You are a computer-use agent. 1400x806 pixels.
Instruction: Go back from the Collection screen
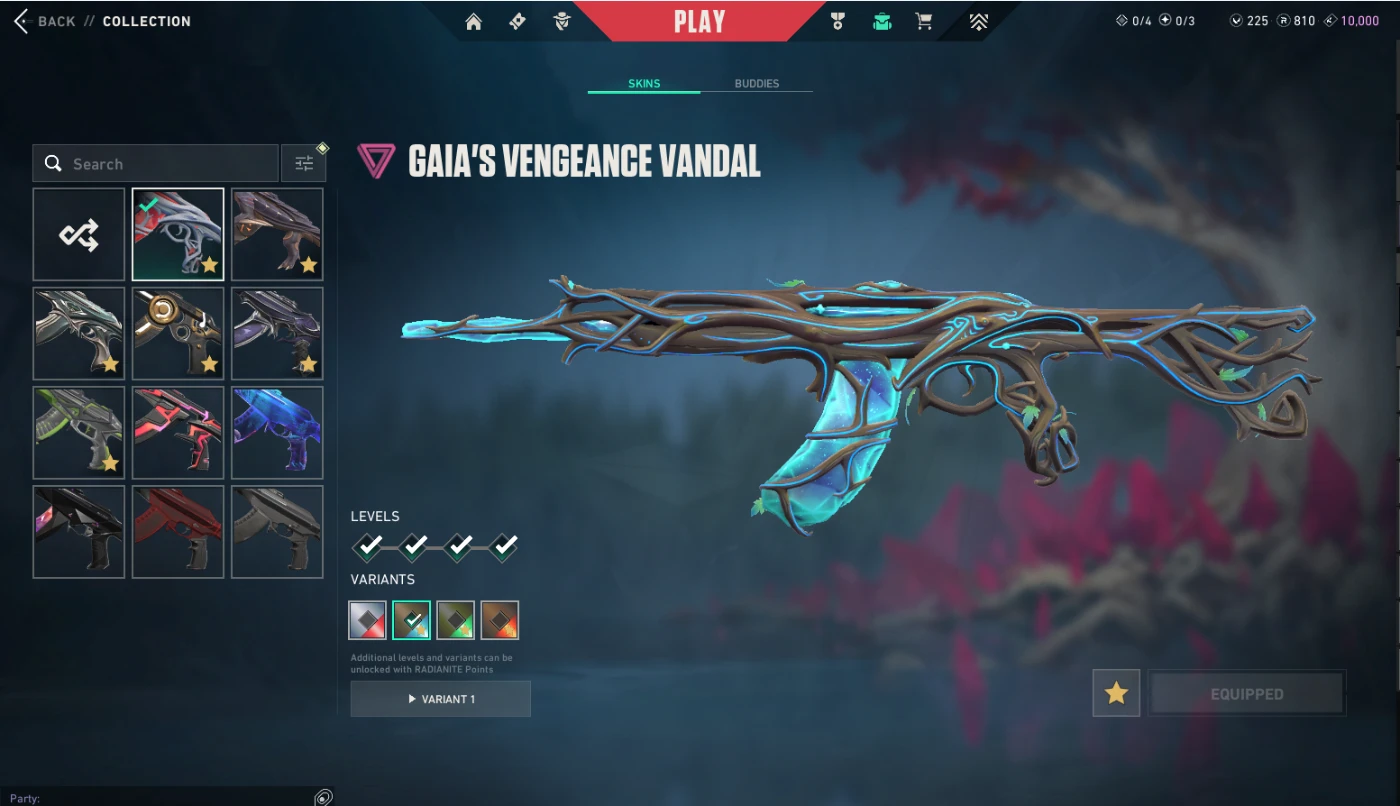(45, 21)
